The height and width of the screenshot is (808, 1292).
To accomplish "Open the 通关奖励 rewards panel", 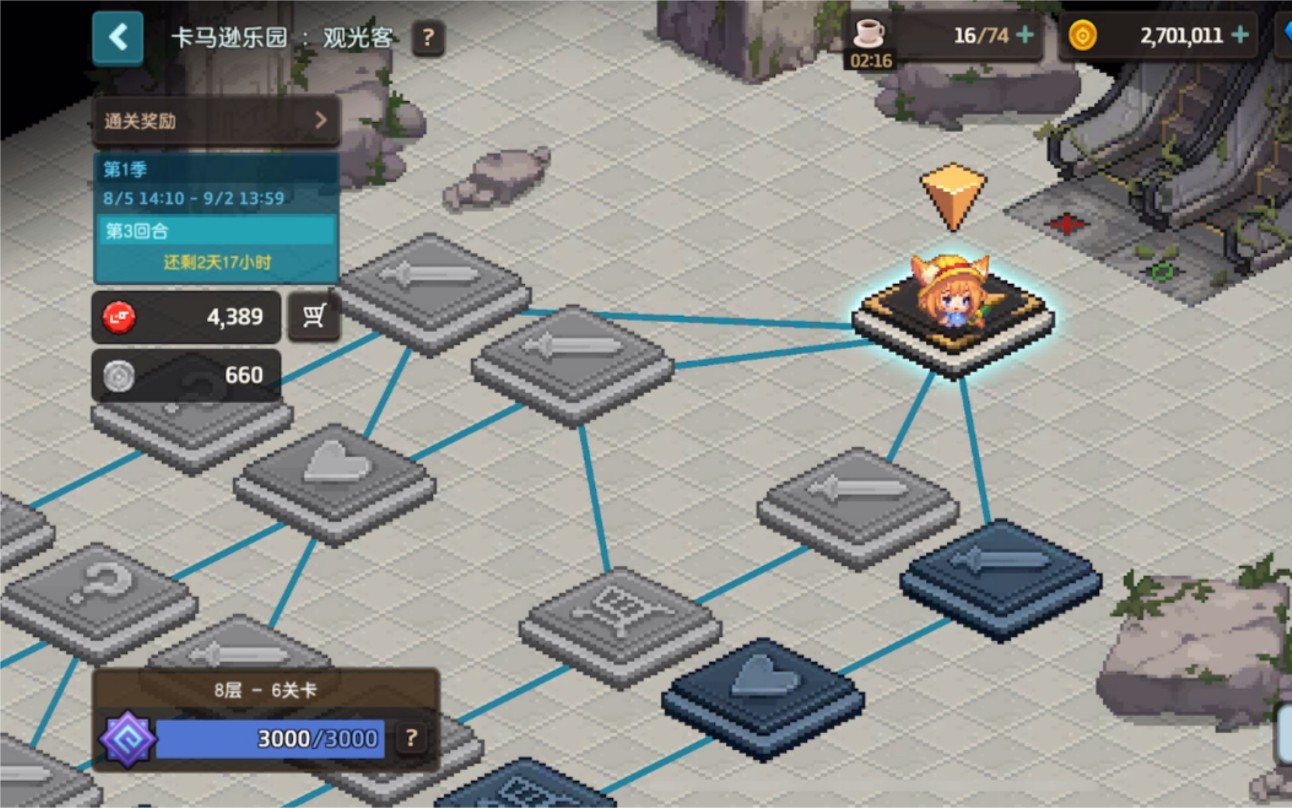I will pos(216,121).
